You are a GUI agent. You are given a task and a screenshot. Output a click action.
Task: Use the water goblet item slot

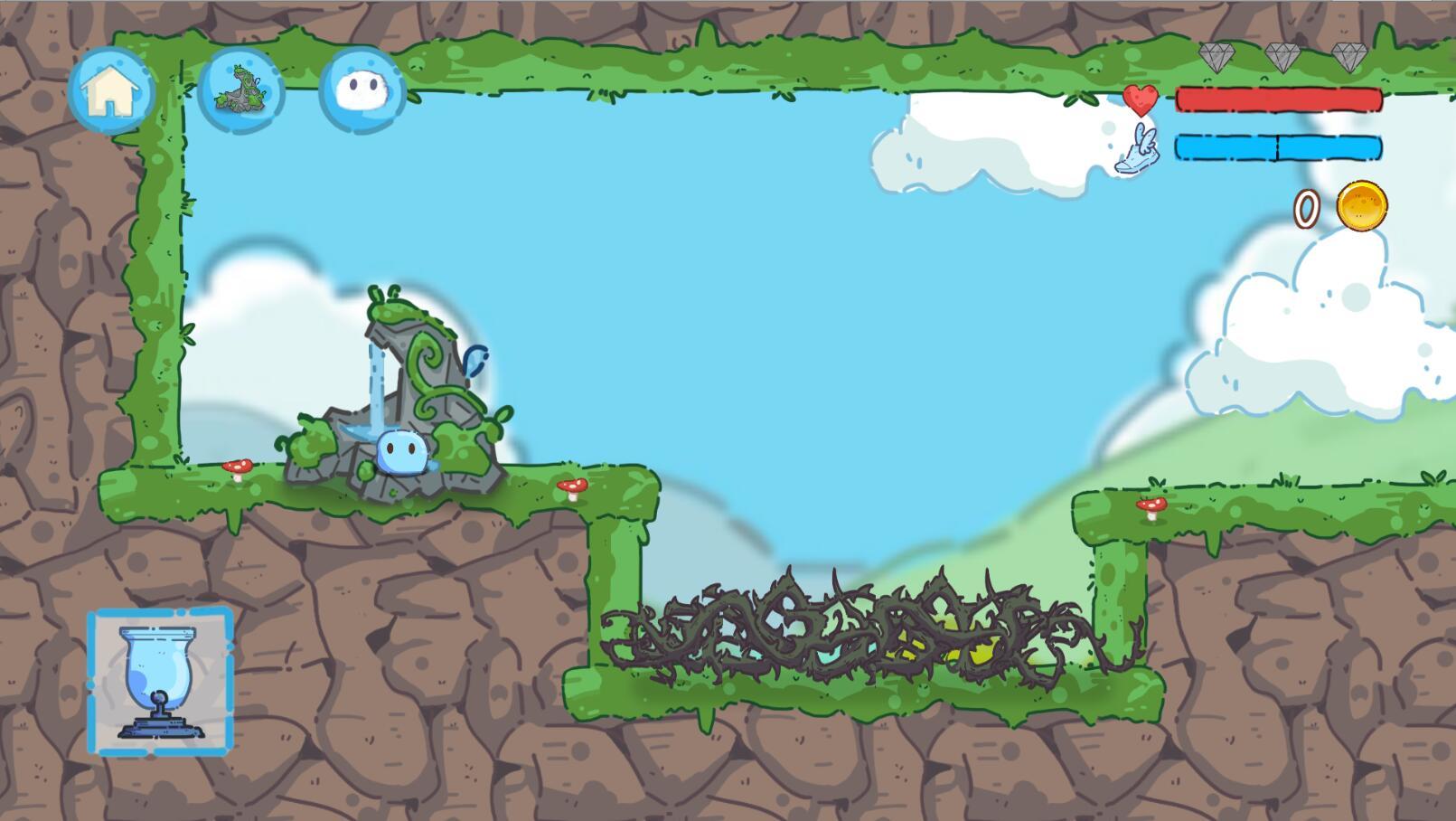coord(161,682)
